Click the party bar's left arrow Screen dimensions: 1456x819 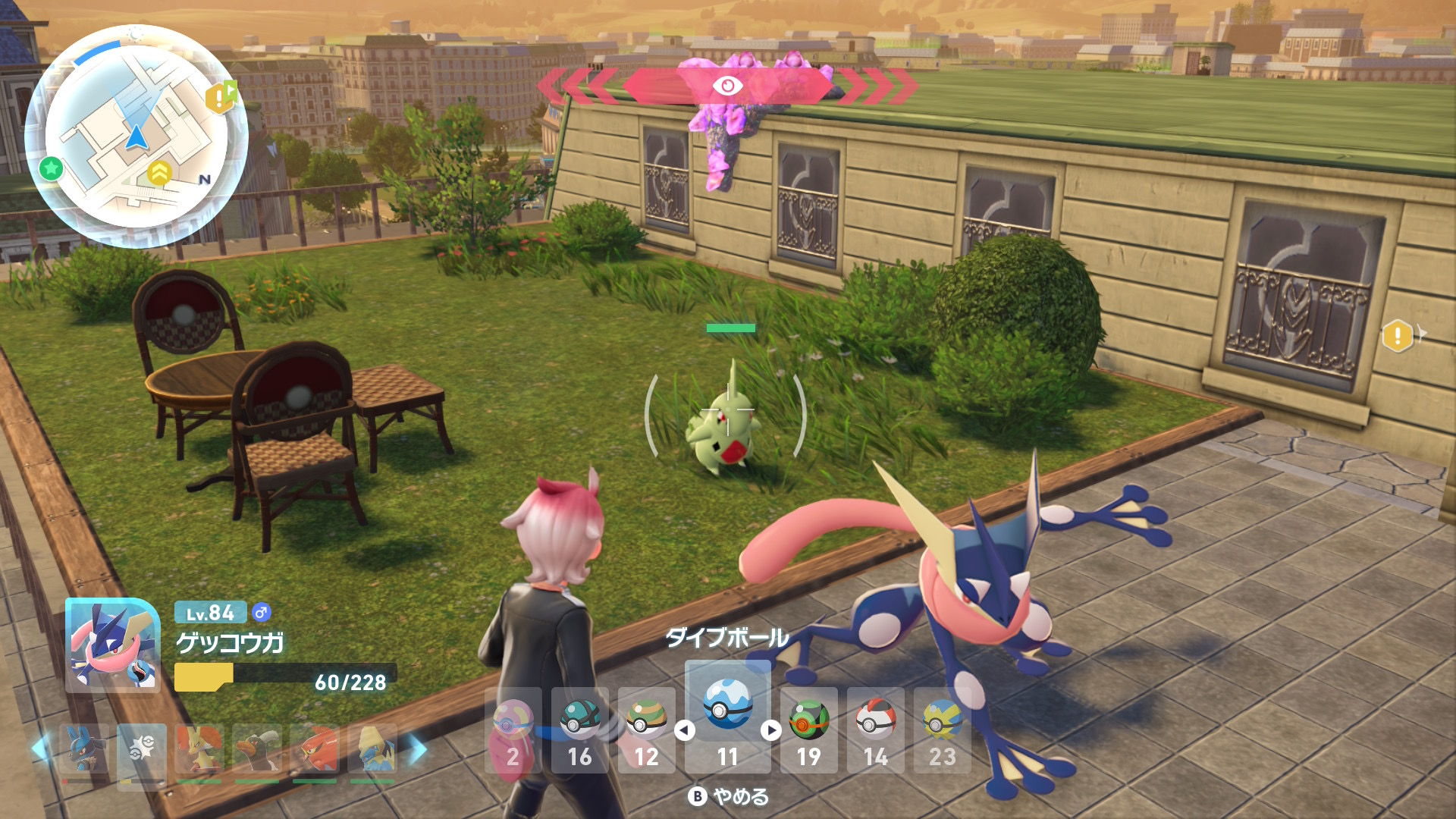coord(42,749)
